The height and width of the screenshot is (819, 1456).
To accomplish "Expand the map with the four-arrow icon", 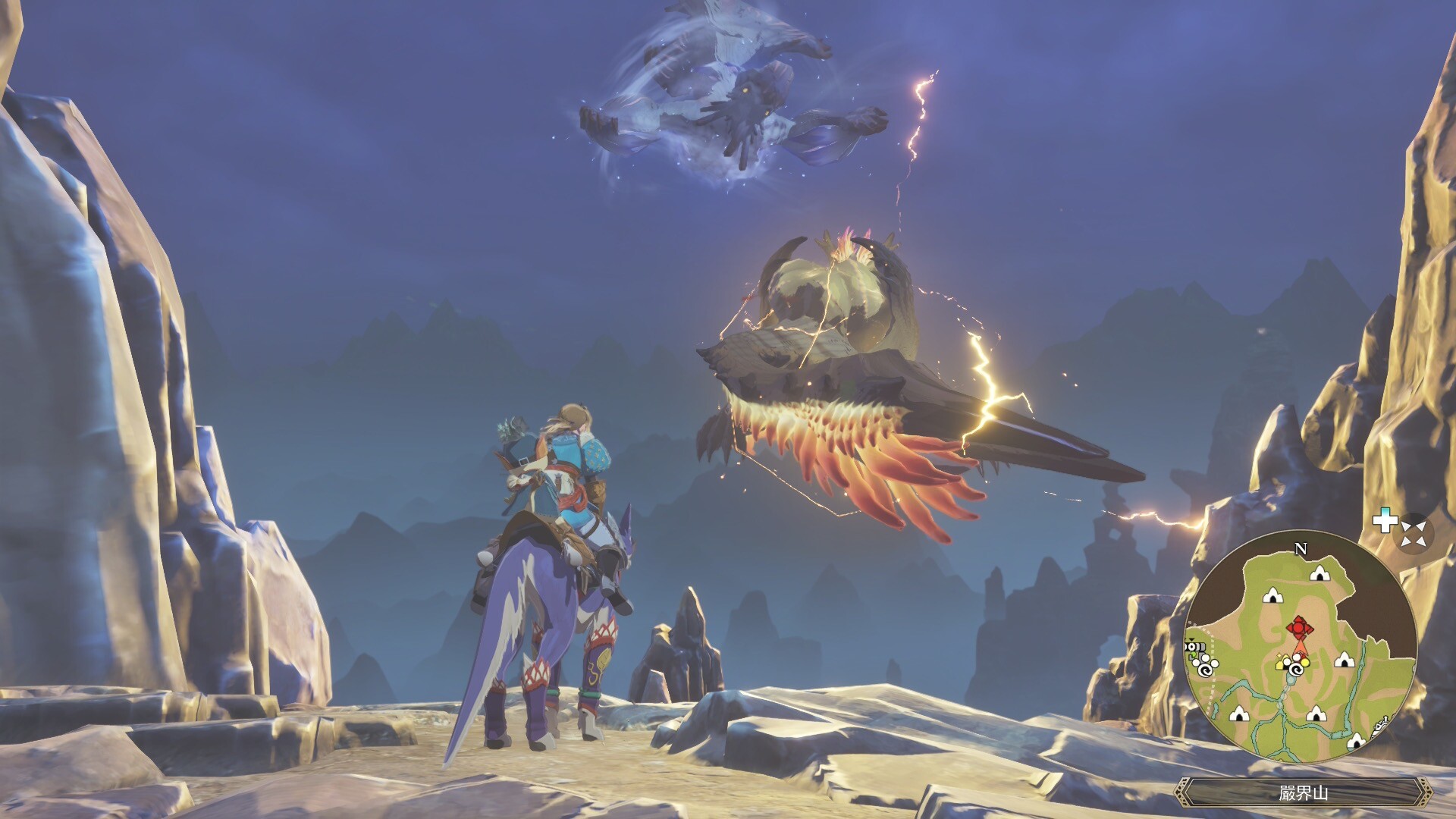I will pos(1414,534).
